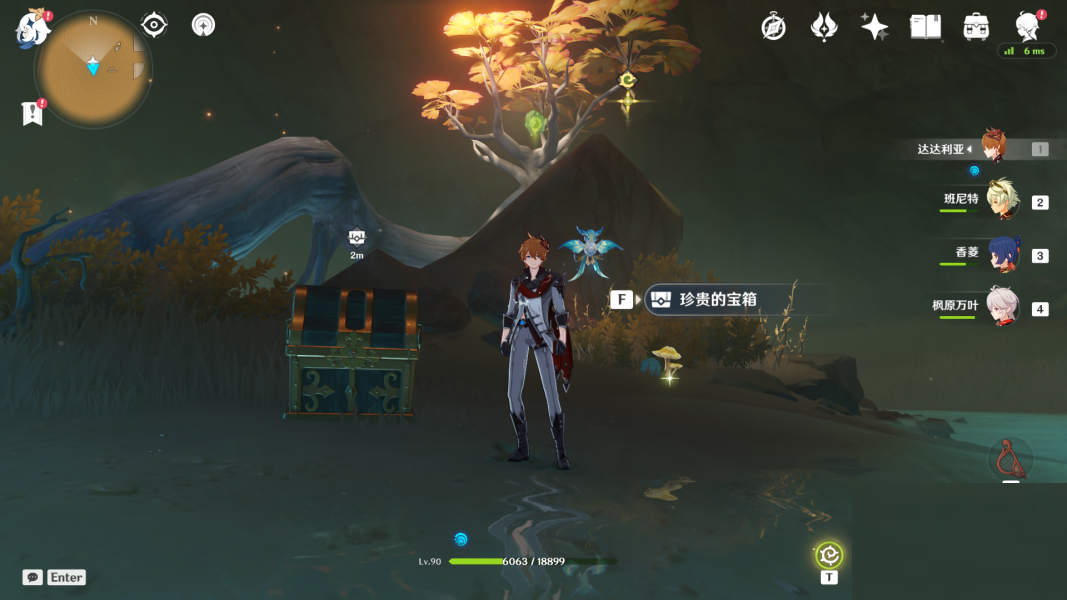Click the battle pass flame icon
The height and width of the screenshot is (600, 1067).
tap(823, 27)
